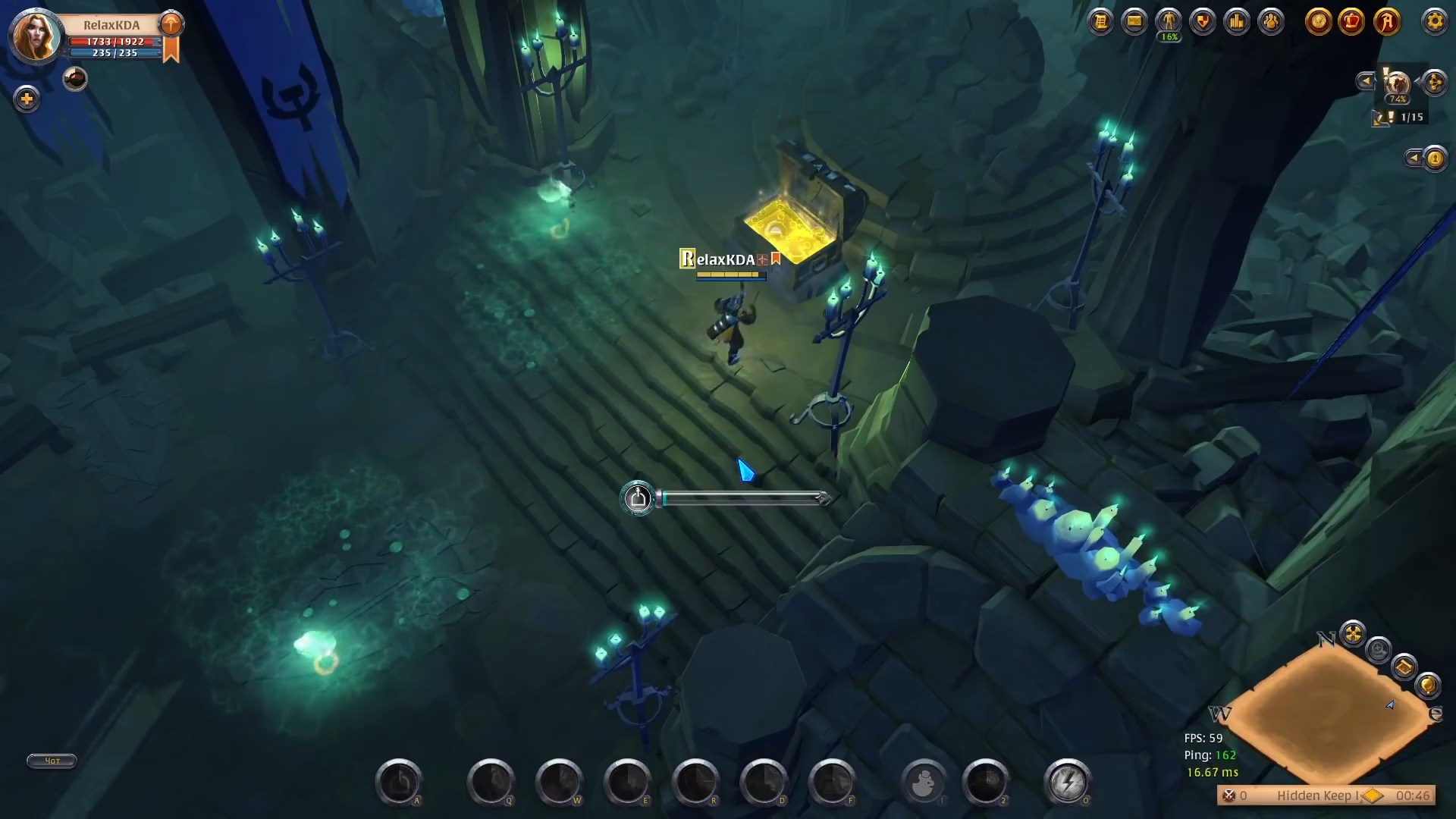Collapse the 74% fame progress tracker arrow

[x=1366, y=80]
